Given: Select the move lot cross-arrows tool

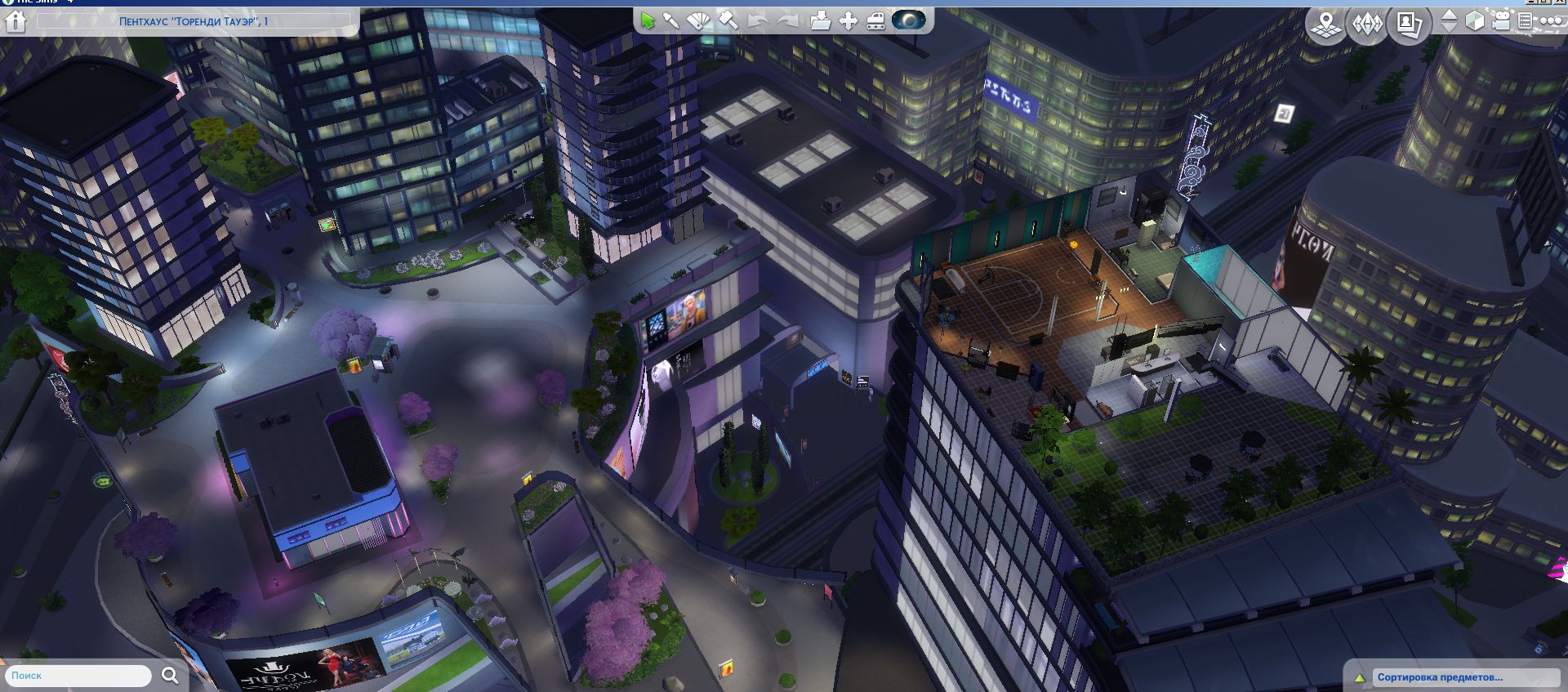Looking at the screenshot, I should click(849, 21).
